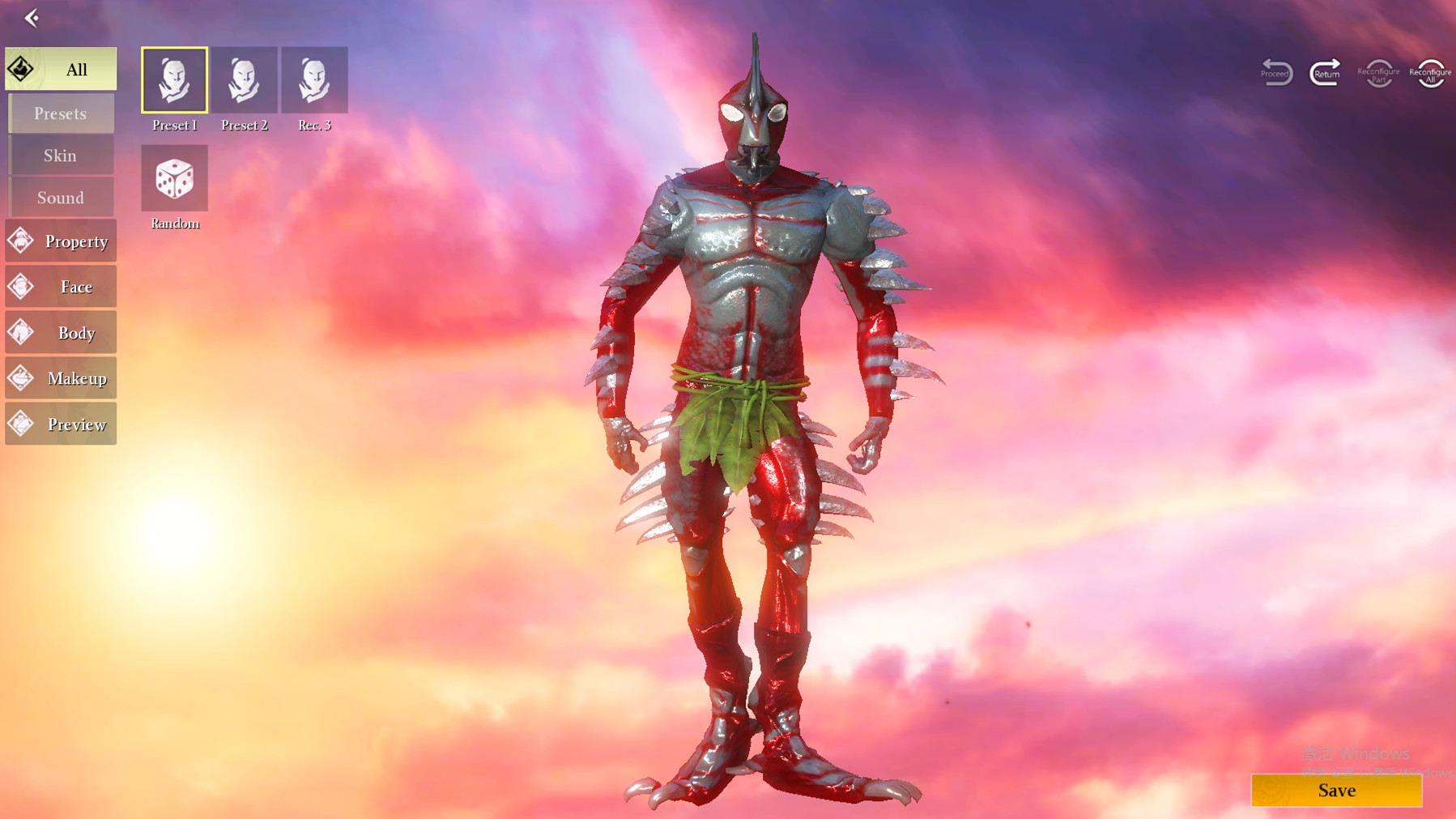The image size is (1456, 819).
Task: Click the back arrow in top-left corner
Action: coord(31,18)
